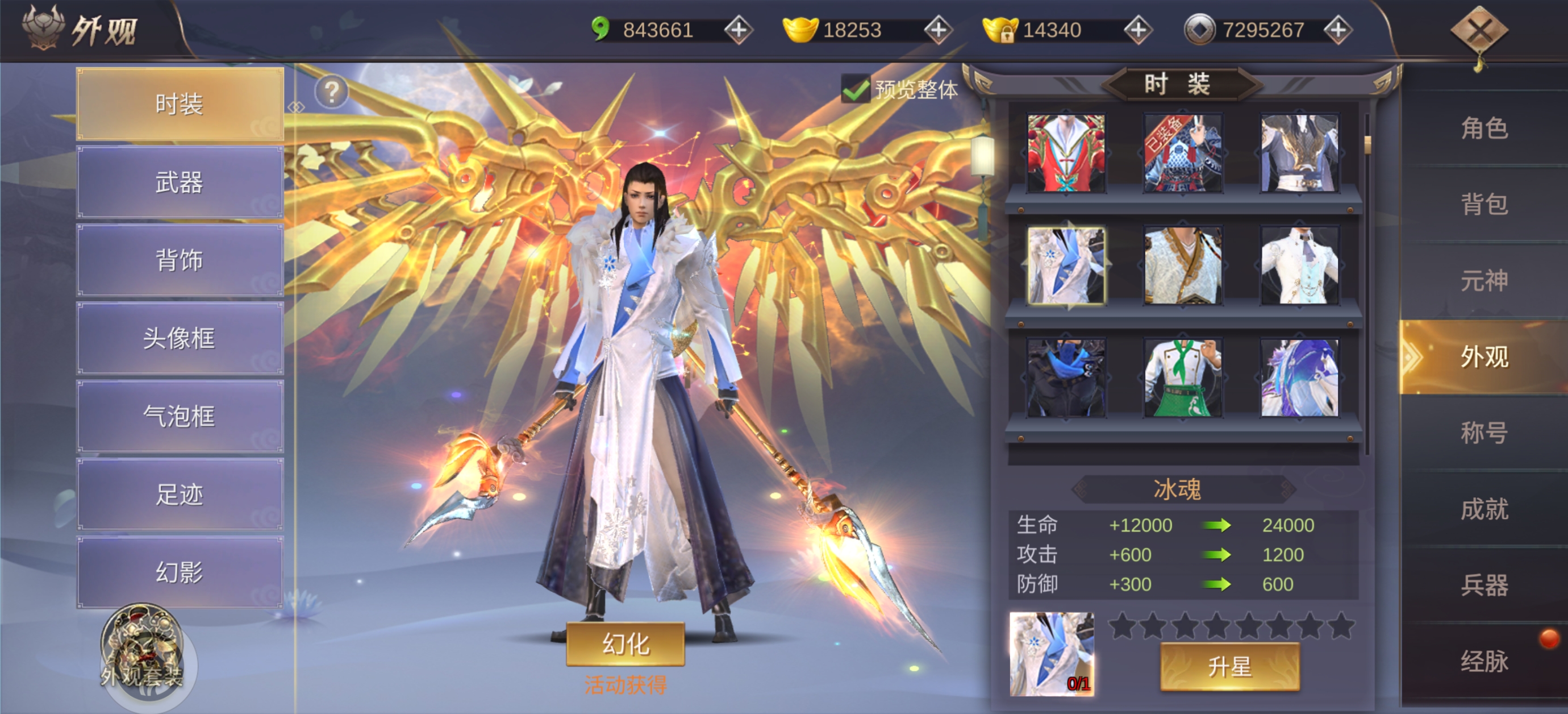The height and width of the screenshot is (714, 1568).
Task: Switch to the 幻影 phantom category
Action: (180, 572)
